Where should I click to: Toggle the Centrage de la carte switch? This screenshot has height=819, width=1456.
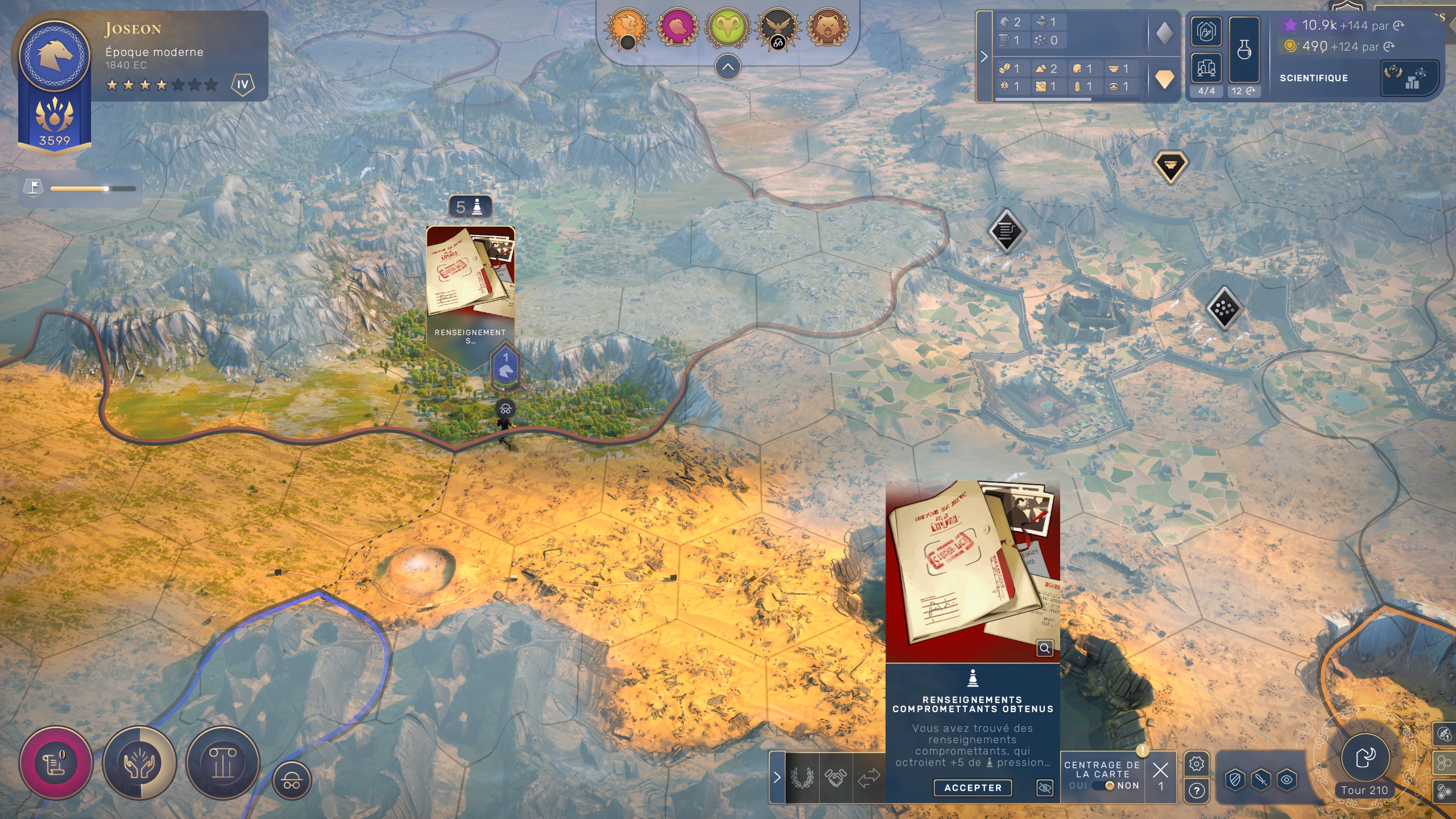(1103, 785)
